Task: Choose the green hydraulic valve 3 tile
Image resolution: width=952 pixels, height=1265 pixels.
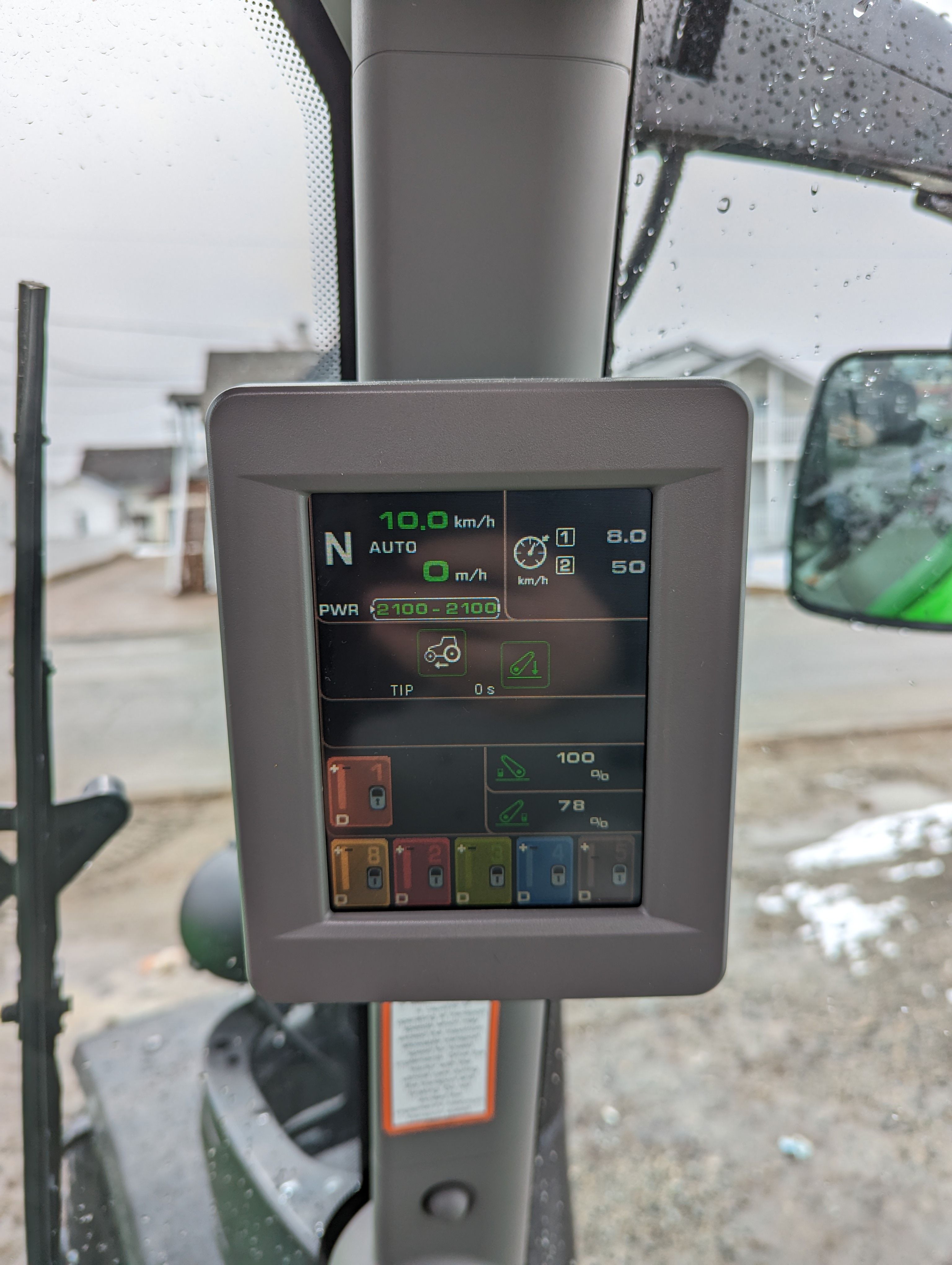Action: pyautogui.click(x=483, y=872)
